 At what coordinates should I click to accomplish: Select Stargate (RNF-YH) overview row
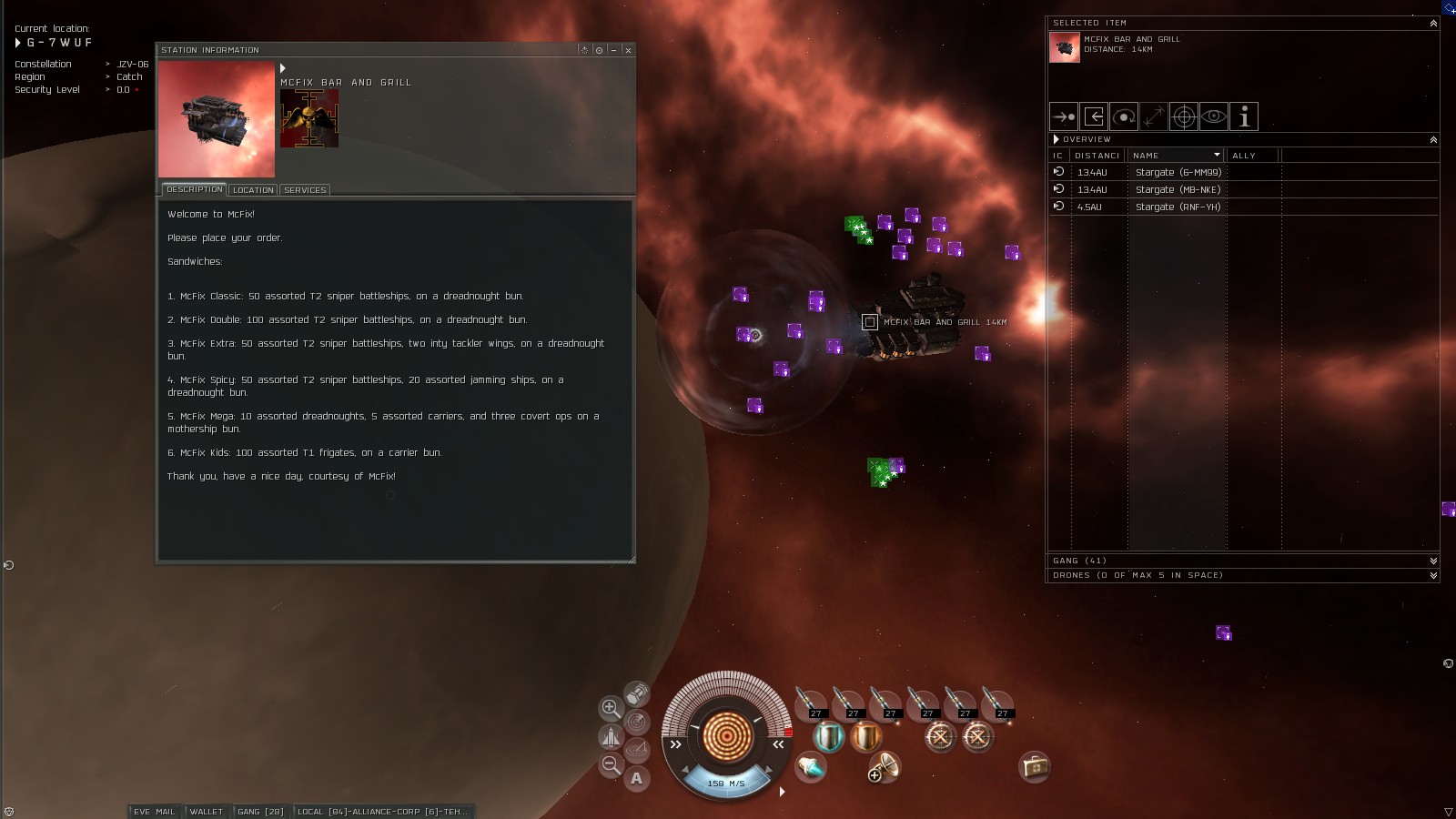pyautogui.click(x=1178, y=207)
